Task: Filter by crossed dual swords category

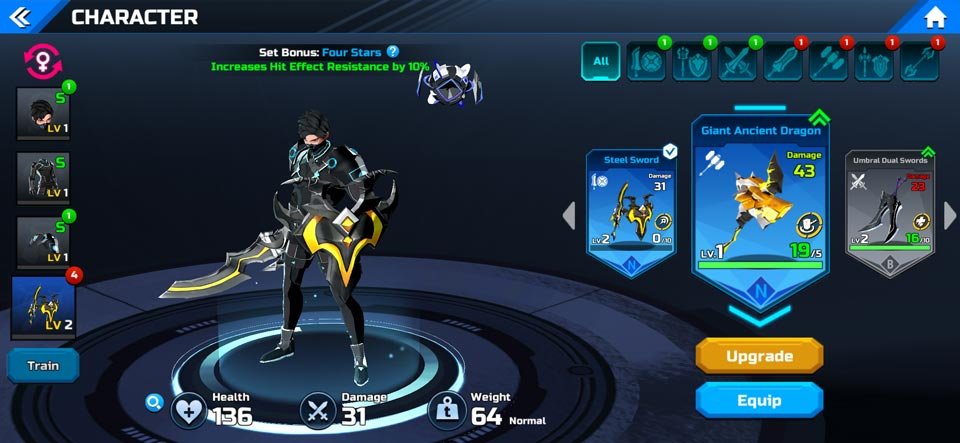Action: pyautogui.click(x=737, y=62)
